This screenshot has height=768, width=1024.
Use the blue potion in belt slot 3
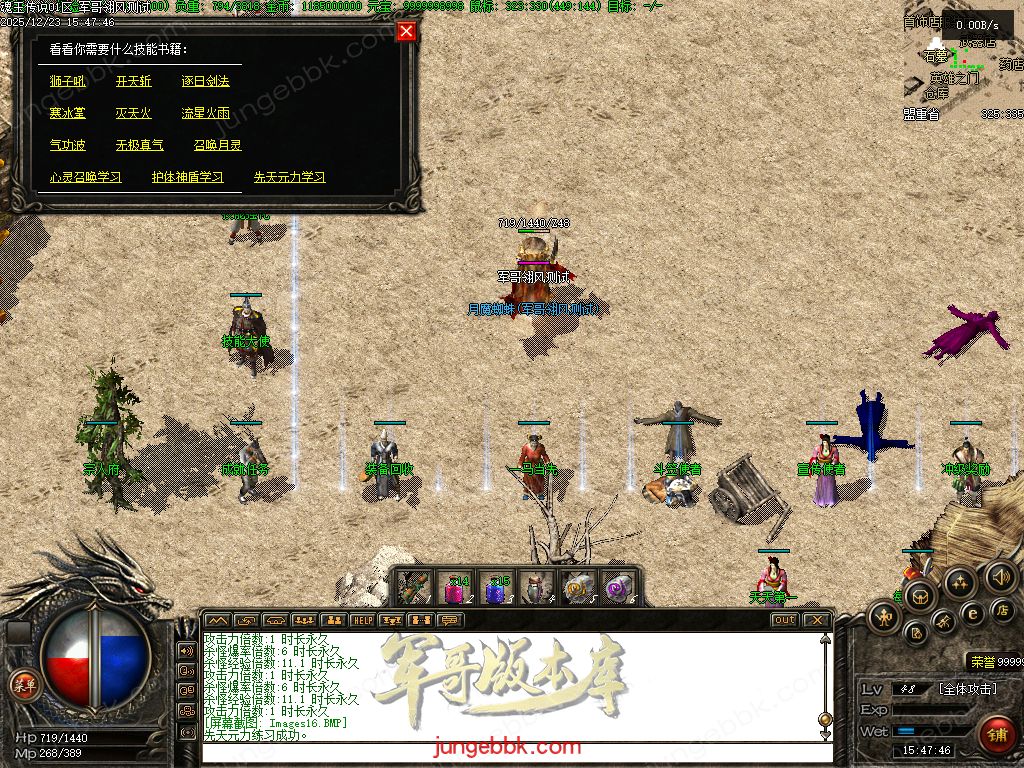(x=497, y=588)
